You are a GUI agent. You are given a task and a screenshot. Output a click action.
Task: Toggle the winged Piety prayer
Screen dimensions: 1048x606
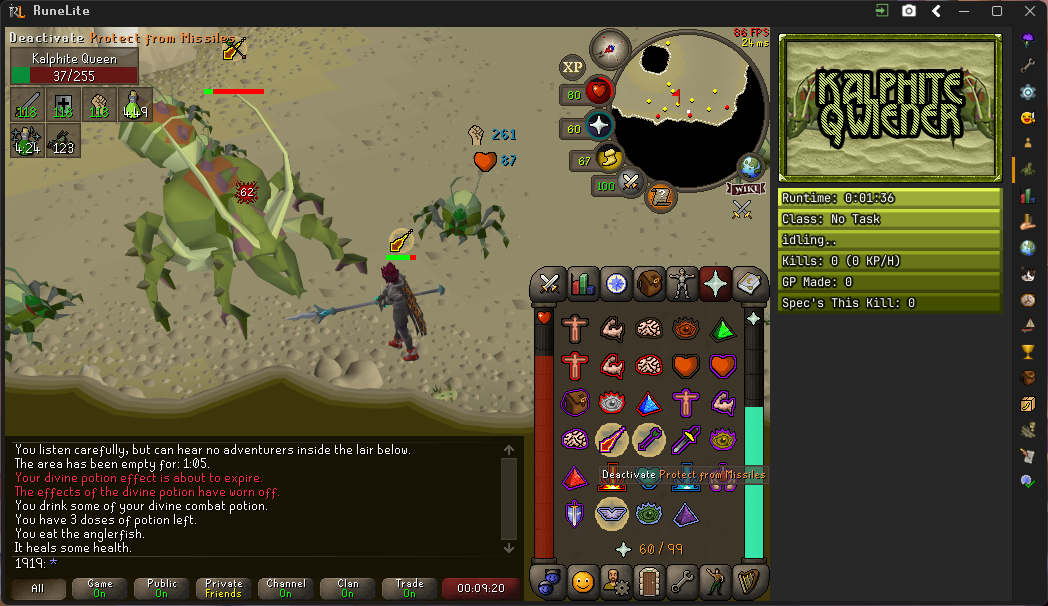[611, 513]
